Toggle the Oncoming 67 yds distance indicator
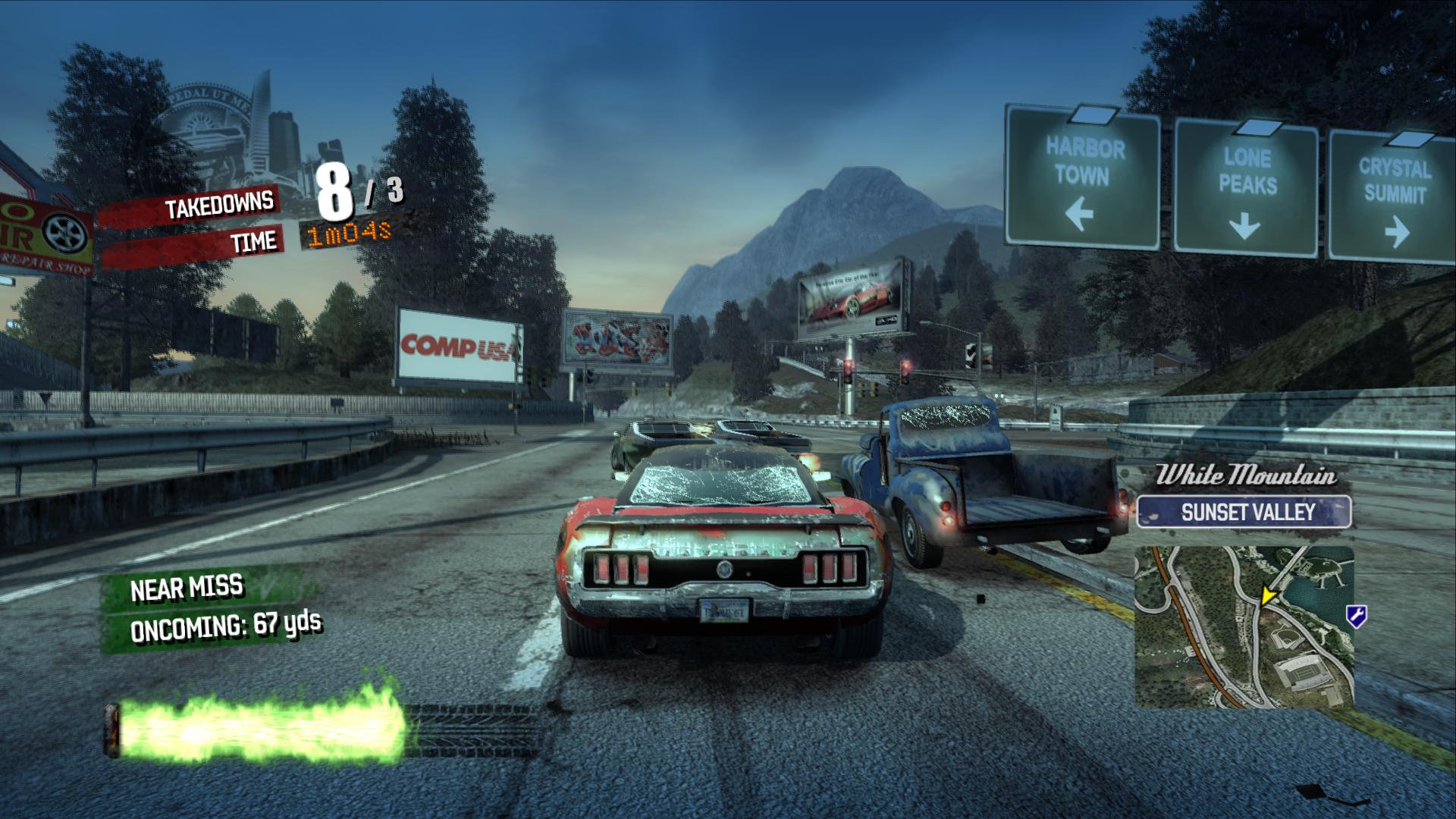 (227, 628)
